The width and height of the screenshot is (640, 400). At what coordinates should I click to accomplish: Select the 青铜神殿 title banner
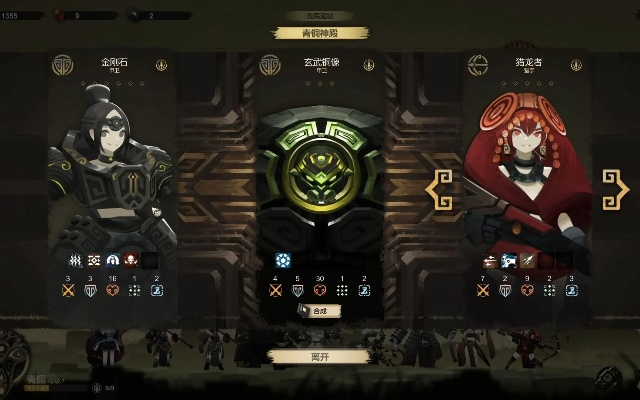click(319, 32)
